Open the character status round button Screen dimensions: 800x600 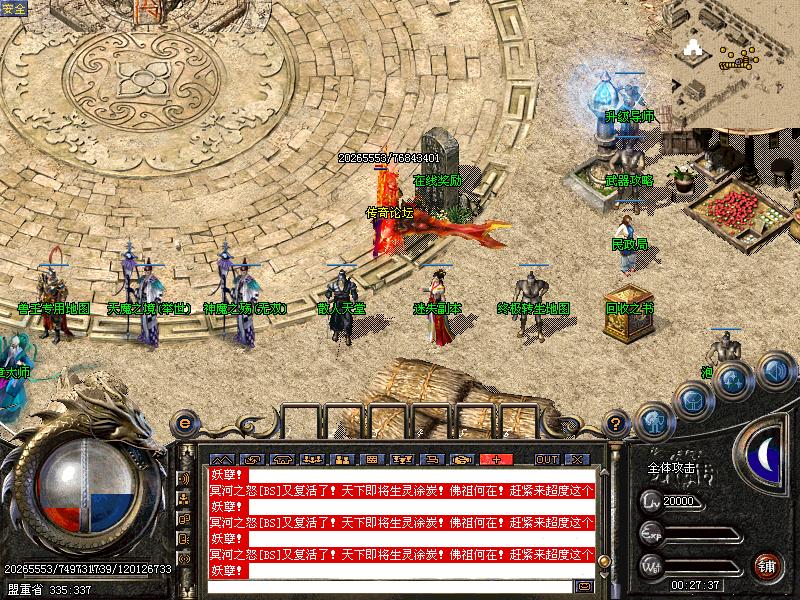point(656,421)
